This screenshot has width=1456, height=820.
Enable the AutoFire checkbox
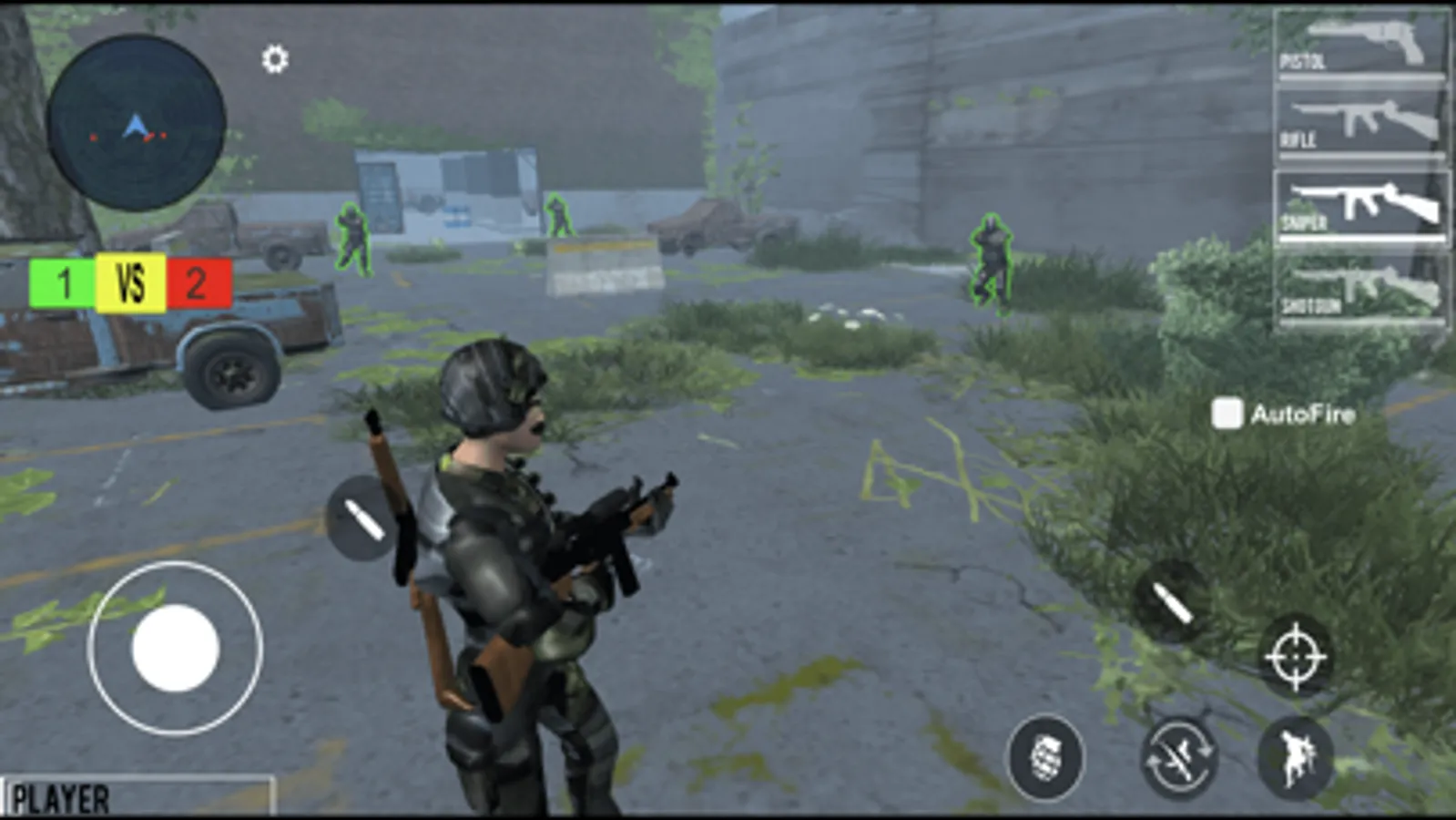point(1225,412)
